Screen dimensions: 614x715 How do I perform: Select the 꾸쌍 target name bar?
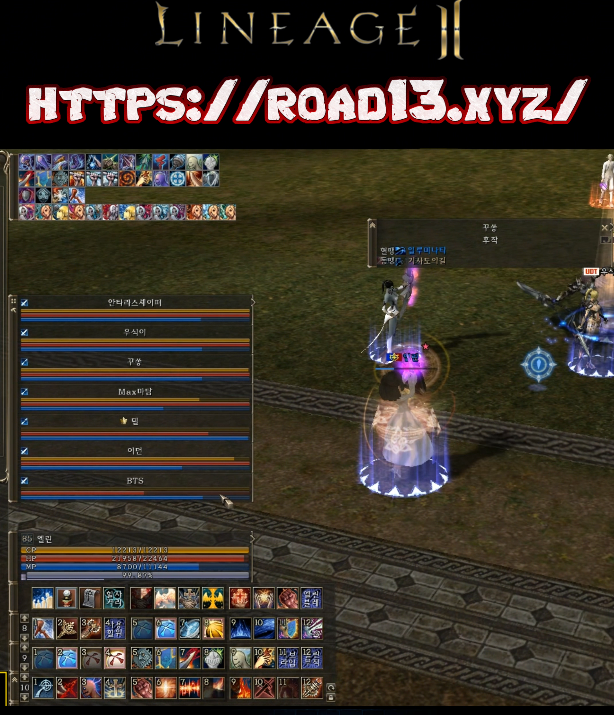coord(490,228)
